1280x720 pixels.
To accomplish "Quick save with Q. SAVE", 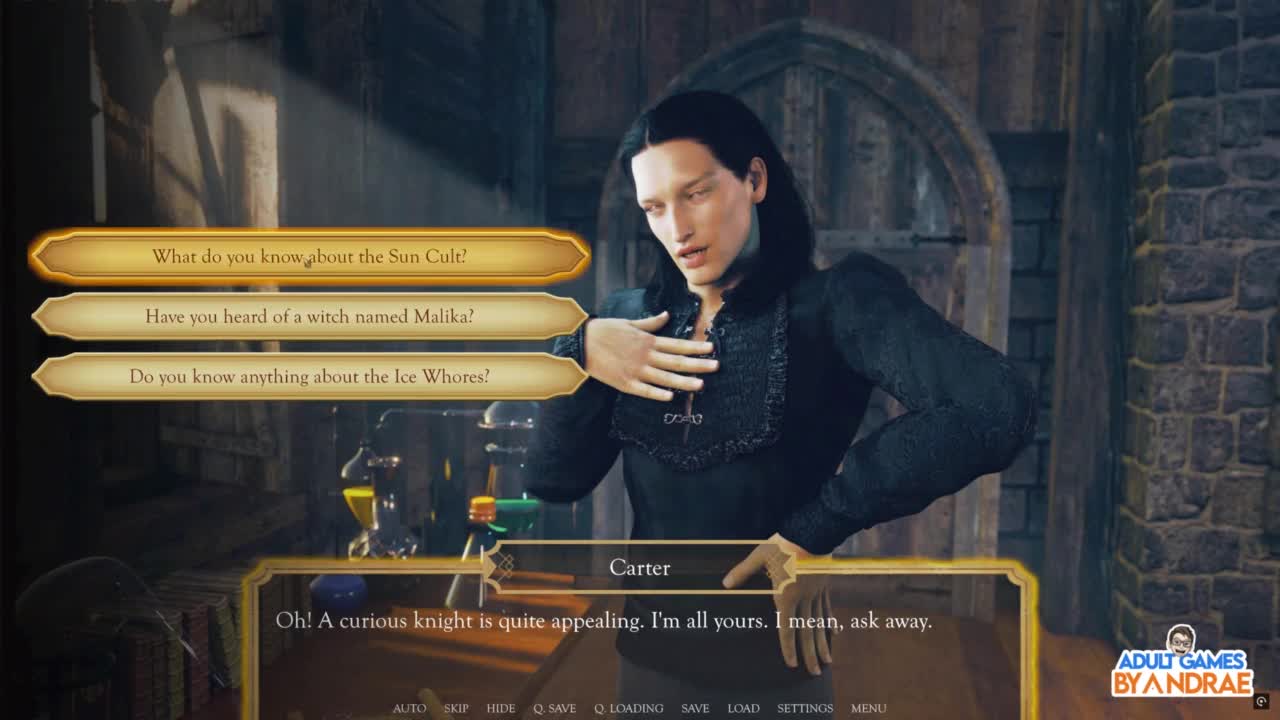I will [554, 708].
